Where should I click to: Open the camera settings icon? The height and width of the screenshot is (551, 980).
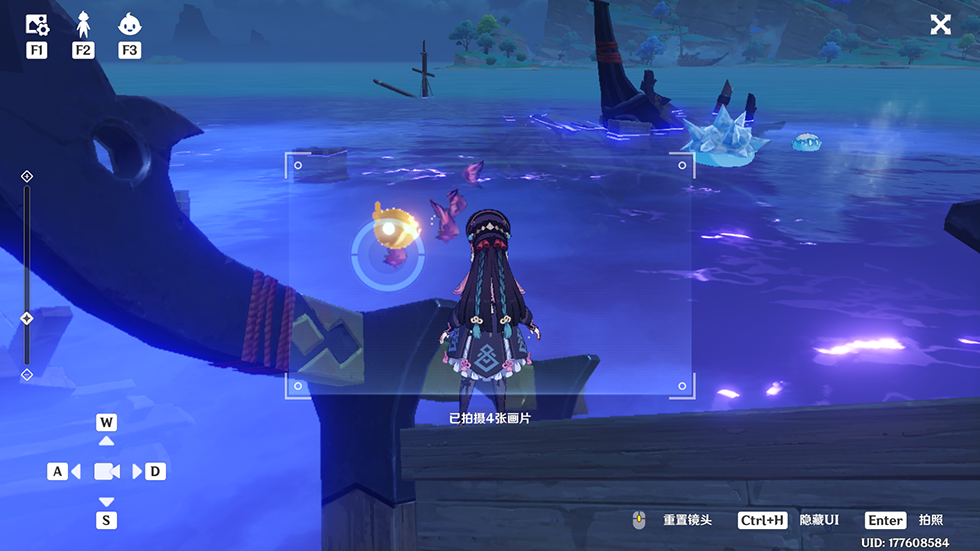[x=36, y=25]
